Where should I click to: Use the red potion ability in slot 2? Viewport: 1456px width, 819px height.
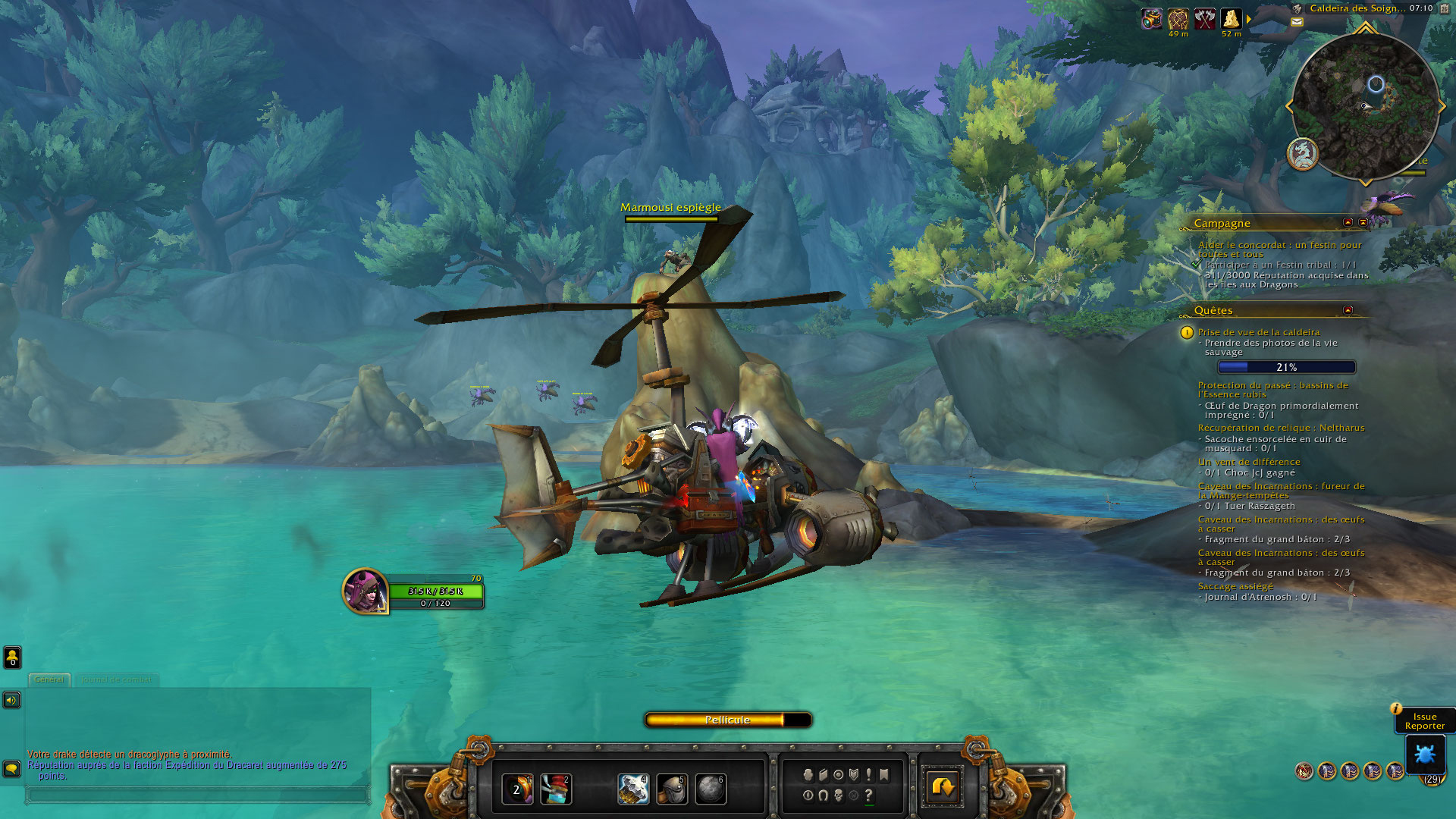point(556,789)
